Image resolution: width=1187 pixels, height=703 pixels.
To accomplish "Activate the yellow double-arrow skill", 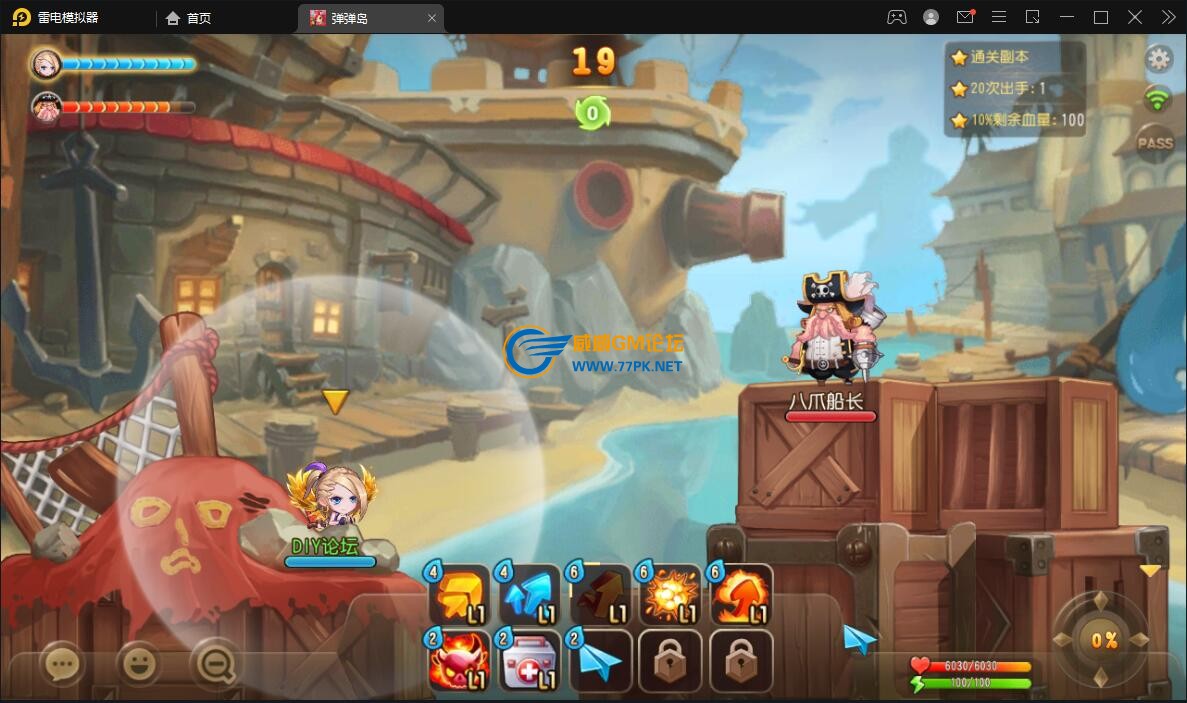I will (x=460, y=596).
